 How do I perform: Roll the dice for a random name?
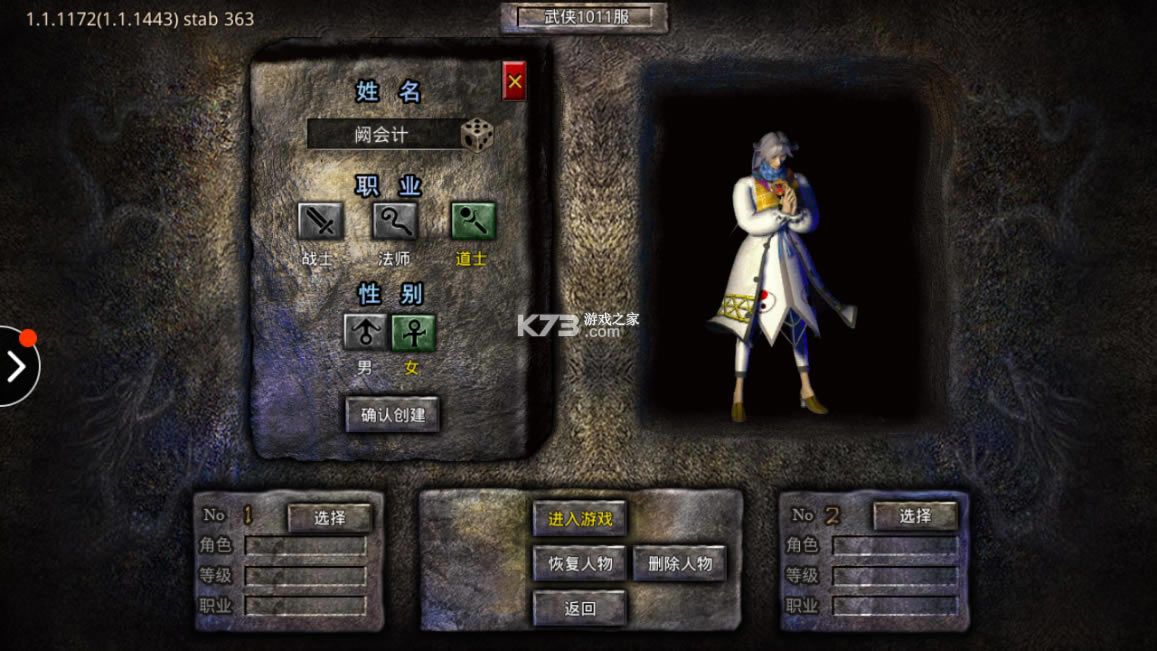coord(477,135)
